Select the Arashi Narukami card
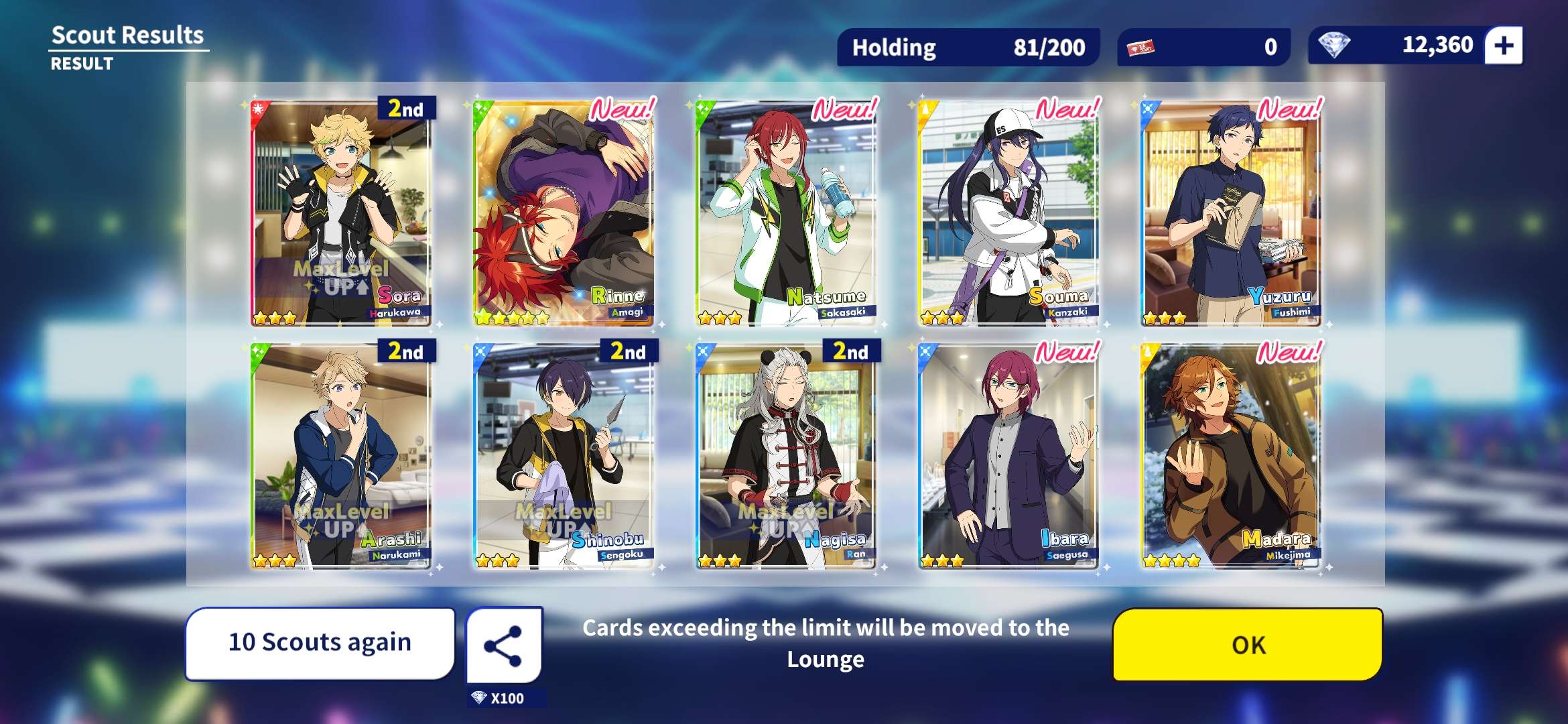The height and width of the screenshot is (724, 1568). (341, 456)
